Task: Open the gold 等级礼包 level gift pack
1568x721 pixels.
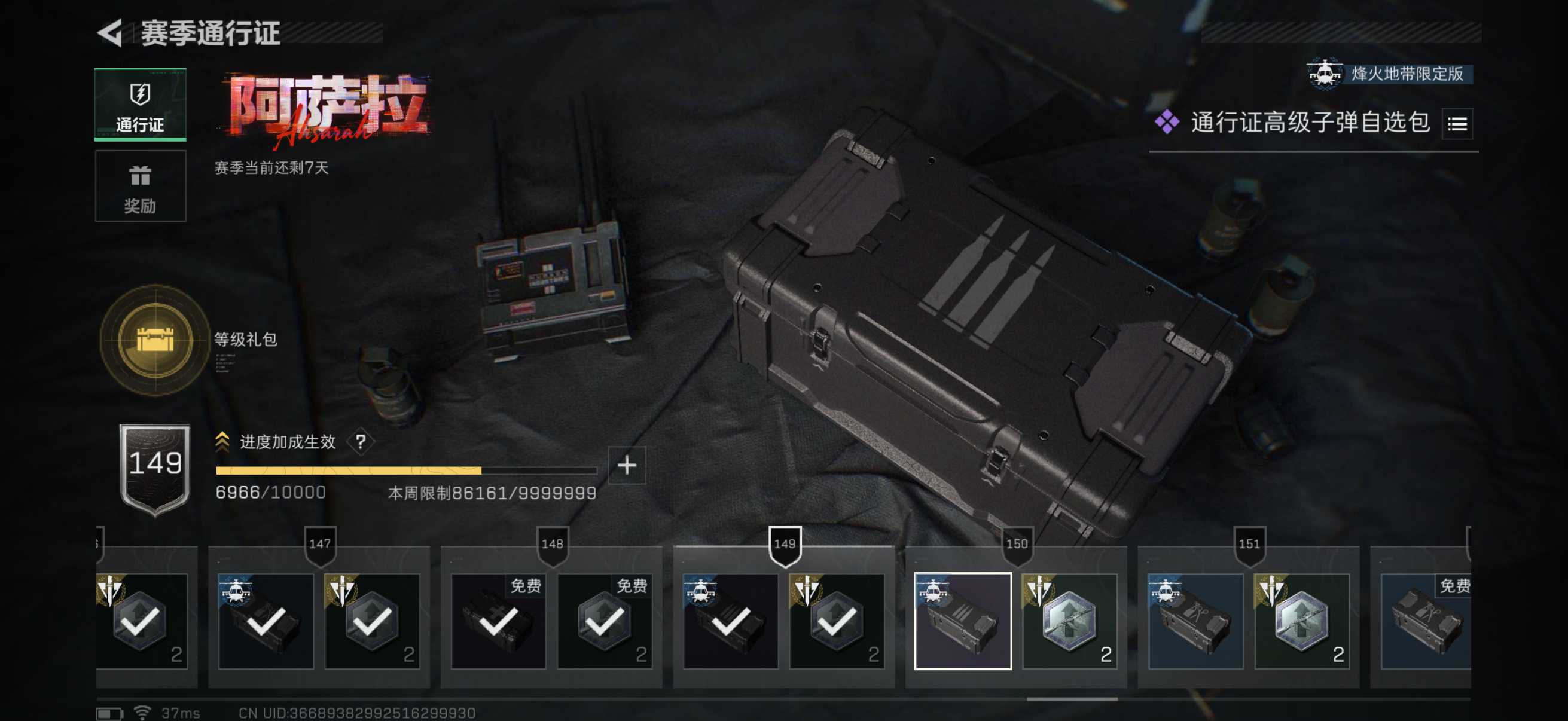Action: pos(155,340)
